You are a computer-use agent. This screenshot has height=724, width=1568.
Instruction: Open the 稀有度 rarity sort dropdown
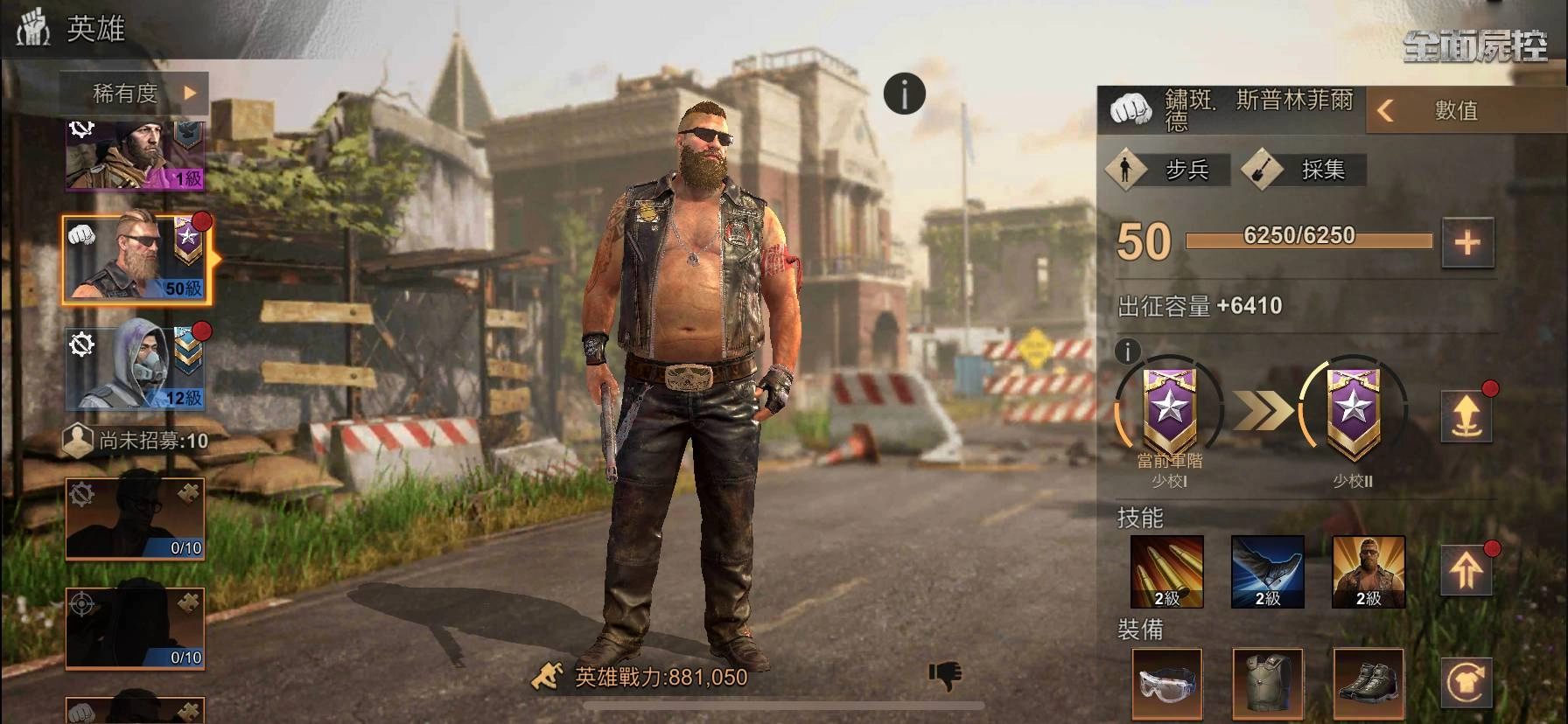[135, 93]
